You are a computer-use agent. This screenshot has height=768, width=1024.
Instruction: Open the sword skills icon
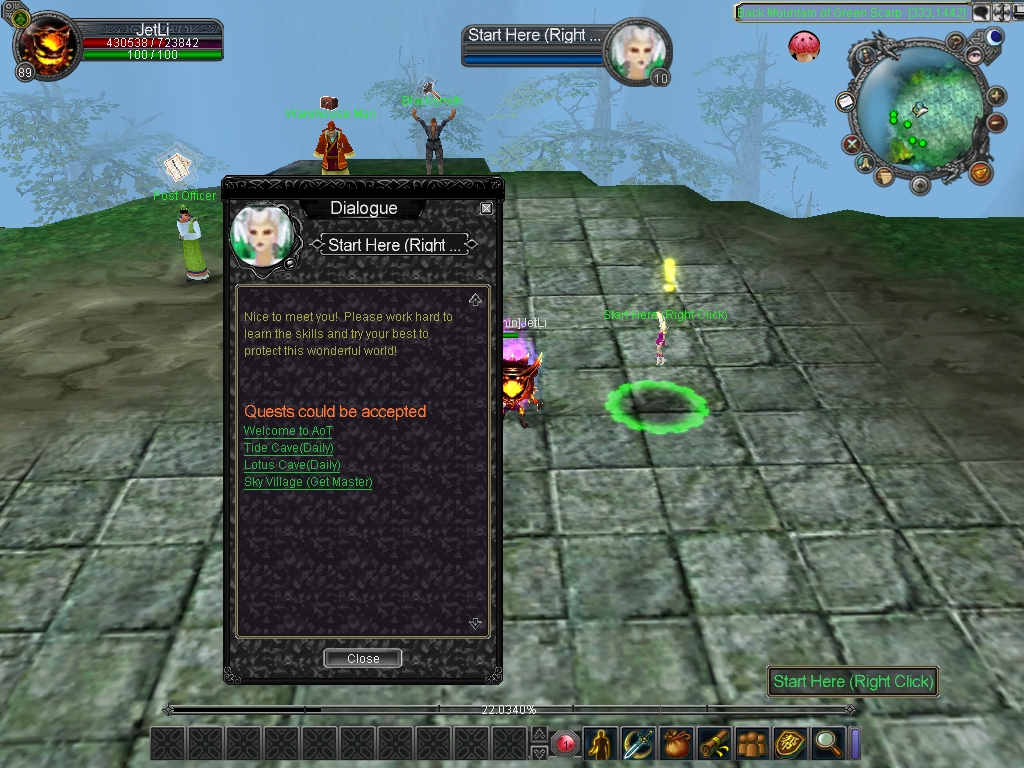tap(638, 743)
